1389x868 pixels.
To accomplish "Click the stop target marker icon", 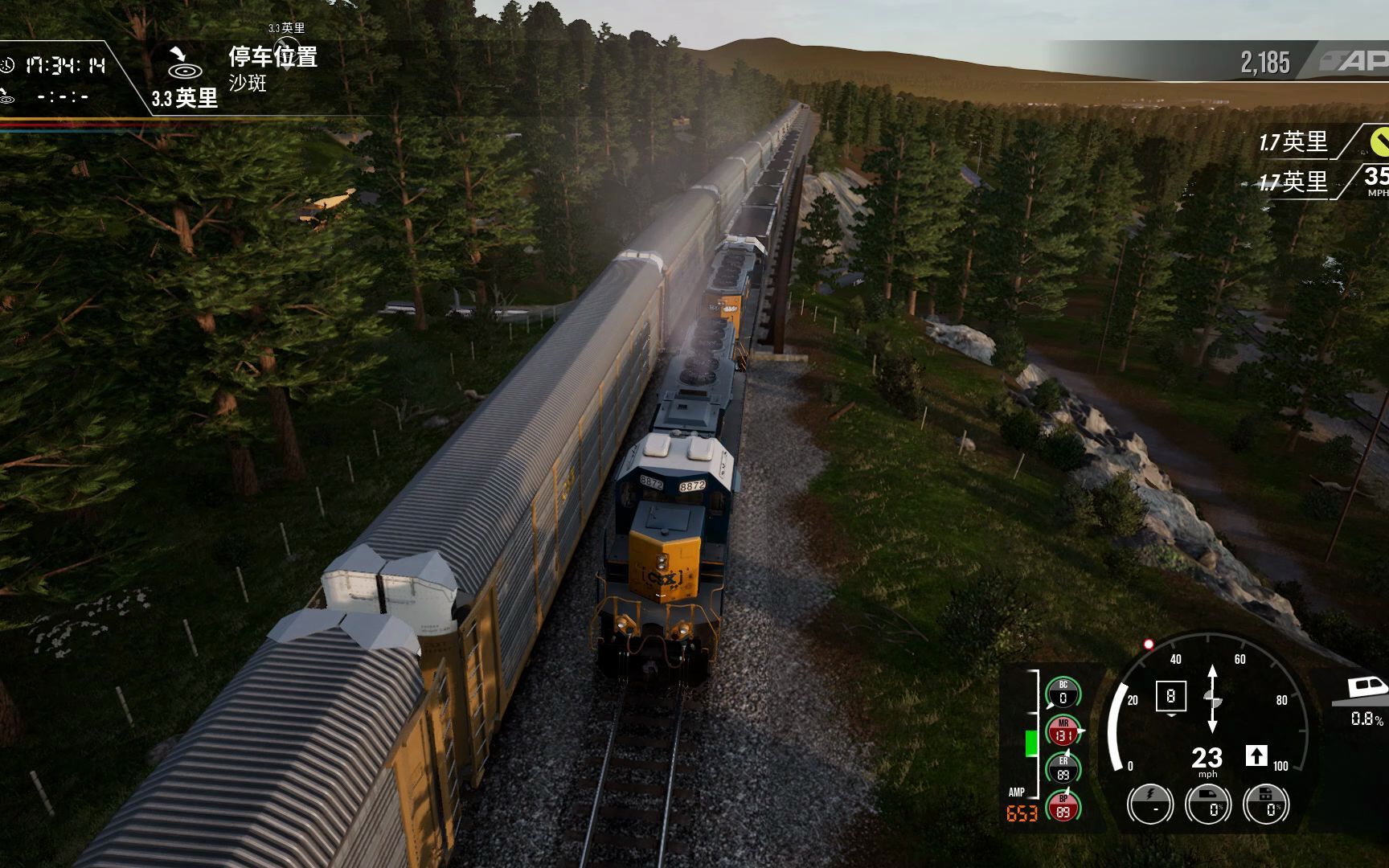I will click(182, 63).
